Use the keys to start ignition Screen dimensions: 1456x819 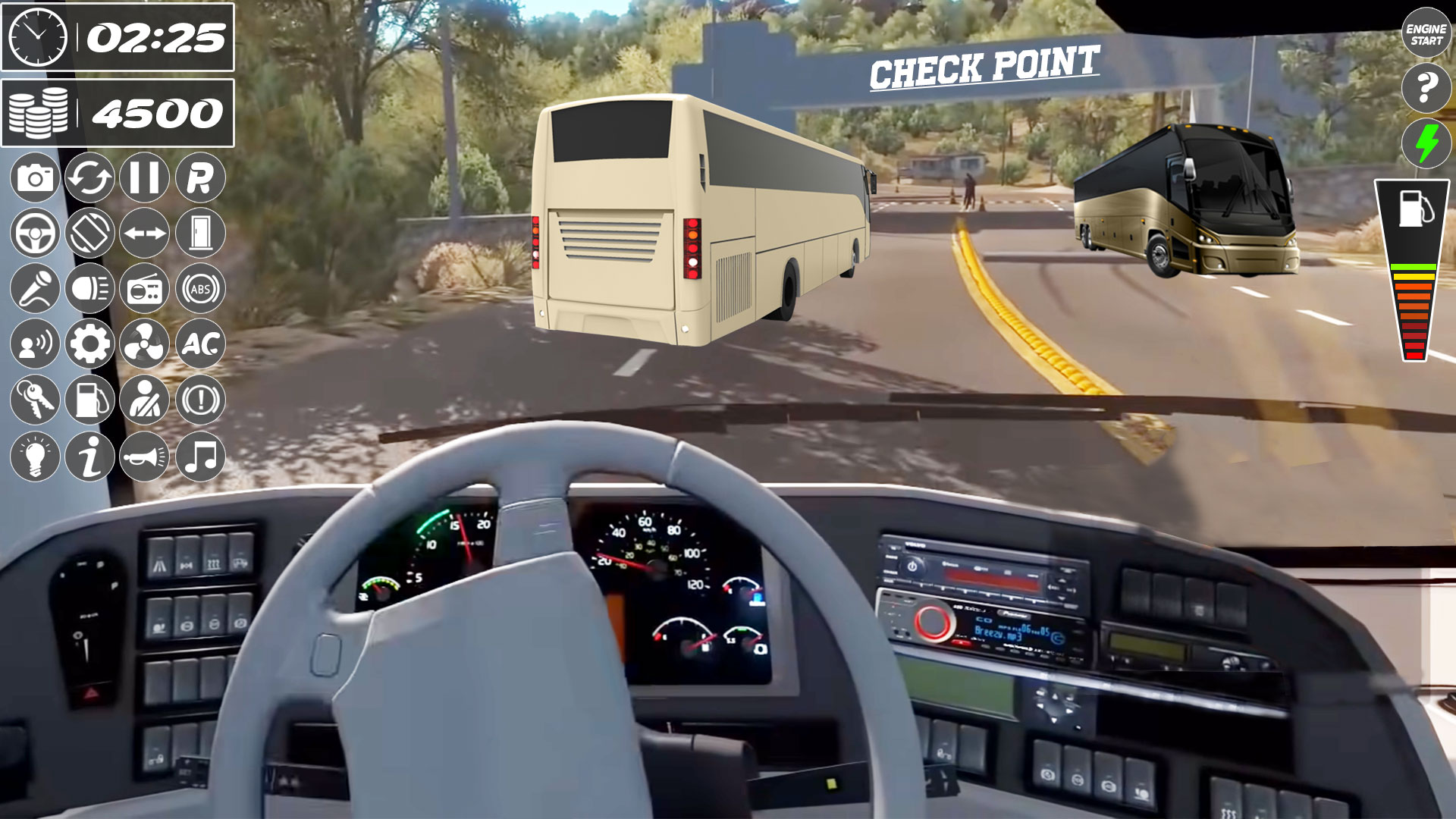[34, 398]
